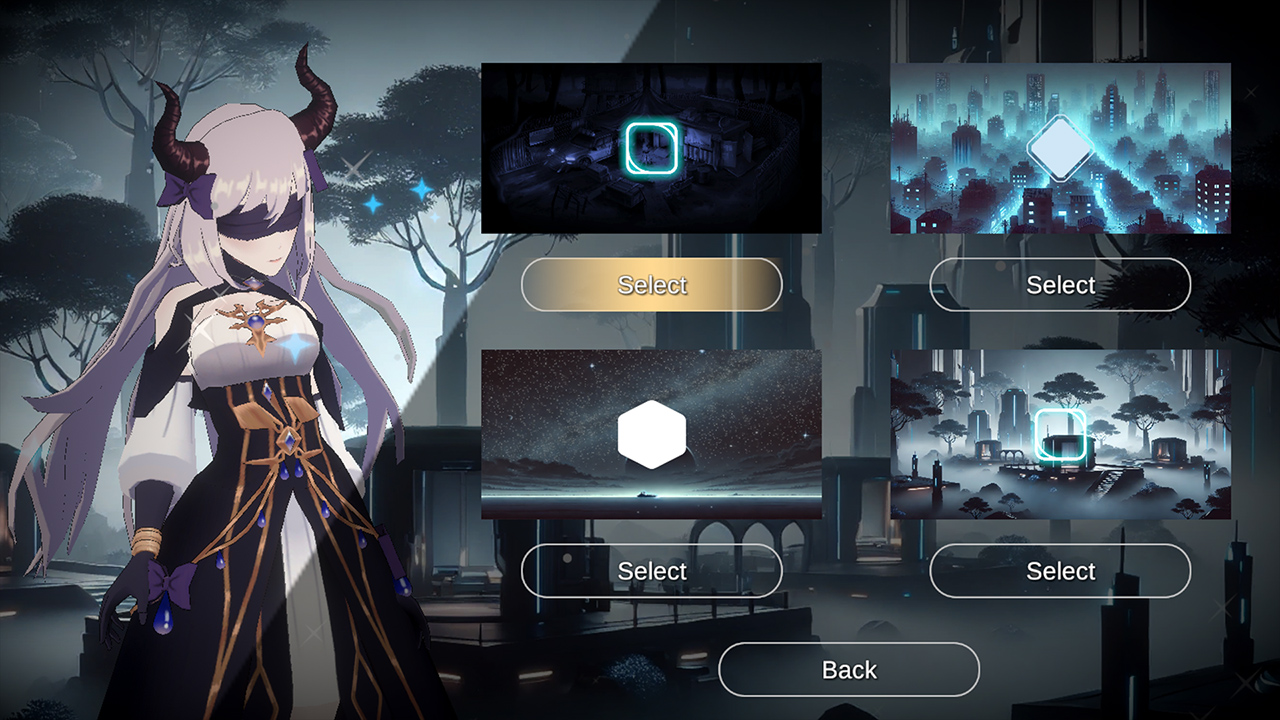Select the starry ocean level
This screenshot has height=720, width=1280.
click(x=652, y=572)
